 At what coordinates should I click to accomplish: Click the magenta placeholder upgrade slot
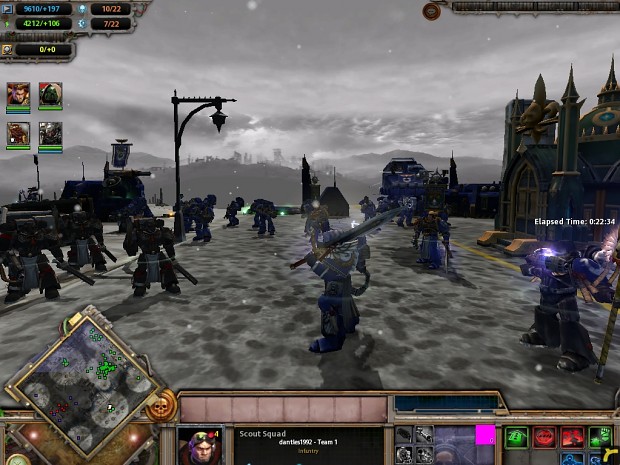485,435
